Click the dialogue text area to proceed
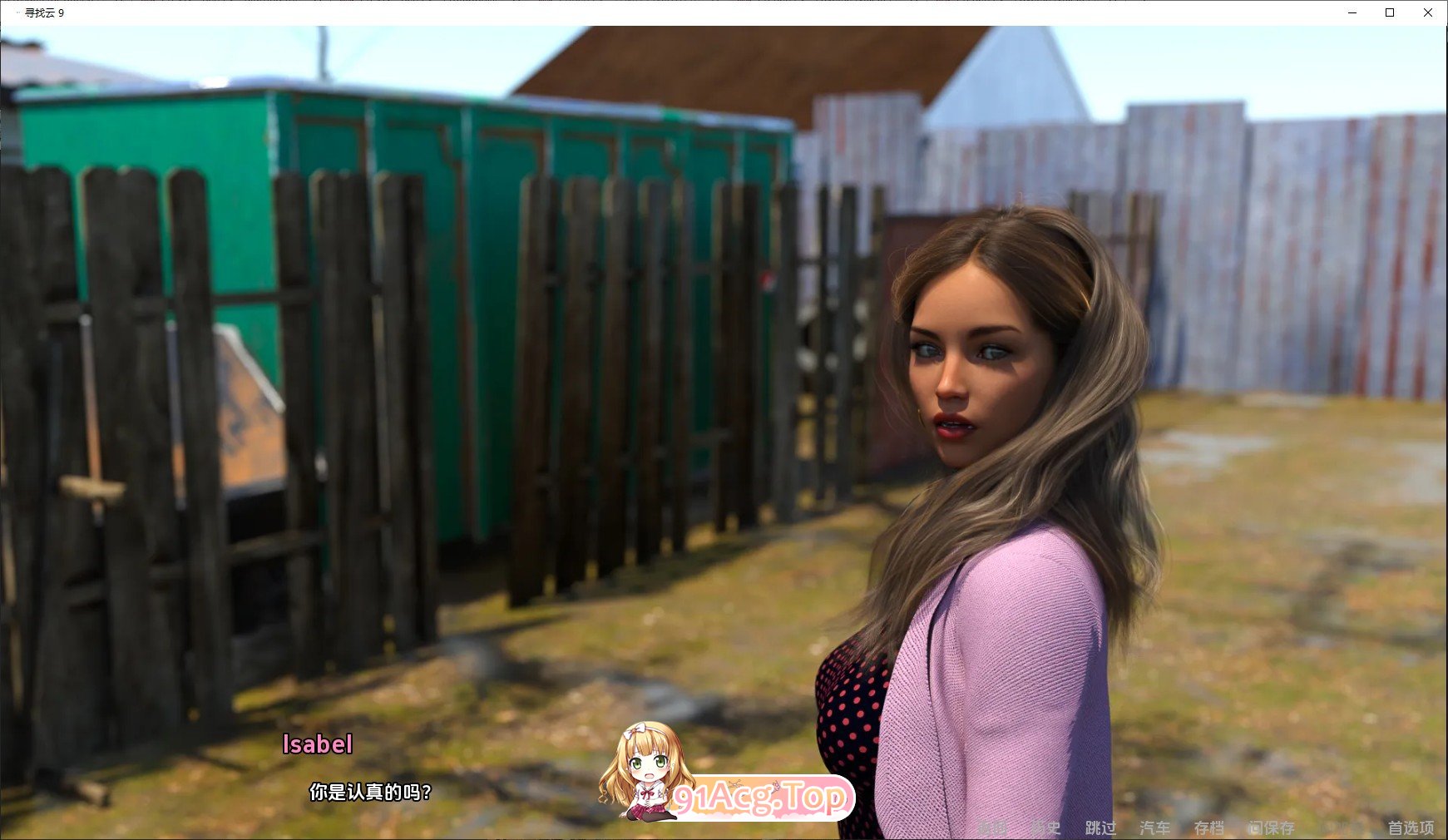1448x840 pixels. click(499, 790)
